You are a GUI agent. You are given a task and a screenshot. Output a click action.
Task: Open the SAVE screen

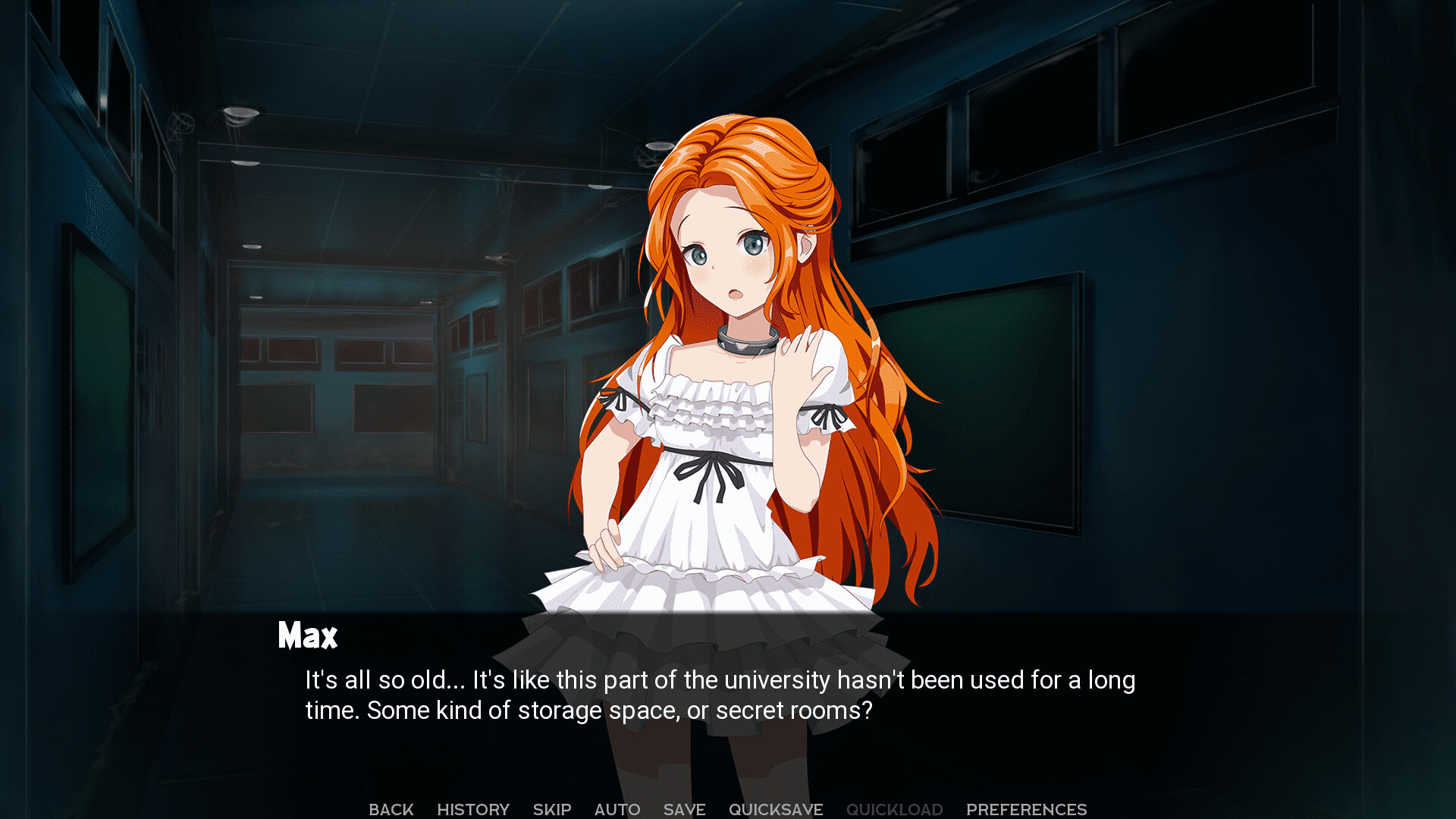(x=683, y=808)
